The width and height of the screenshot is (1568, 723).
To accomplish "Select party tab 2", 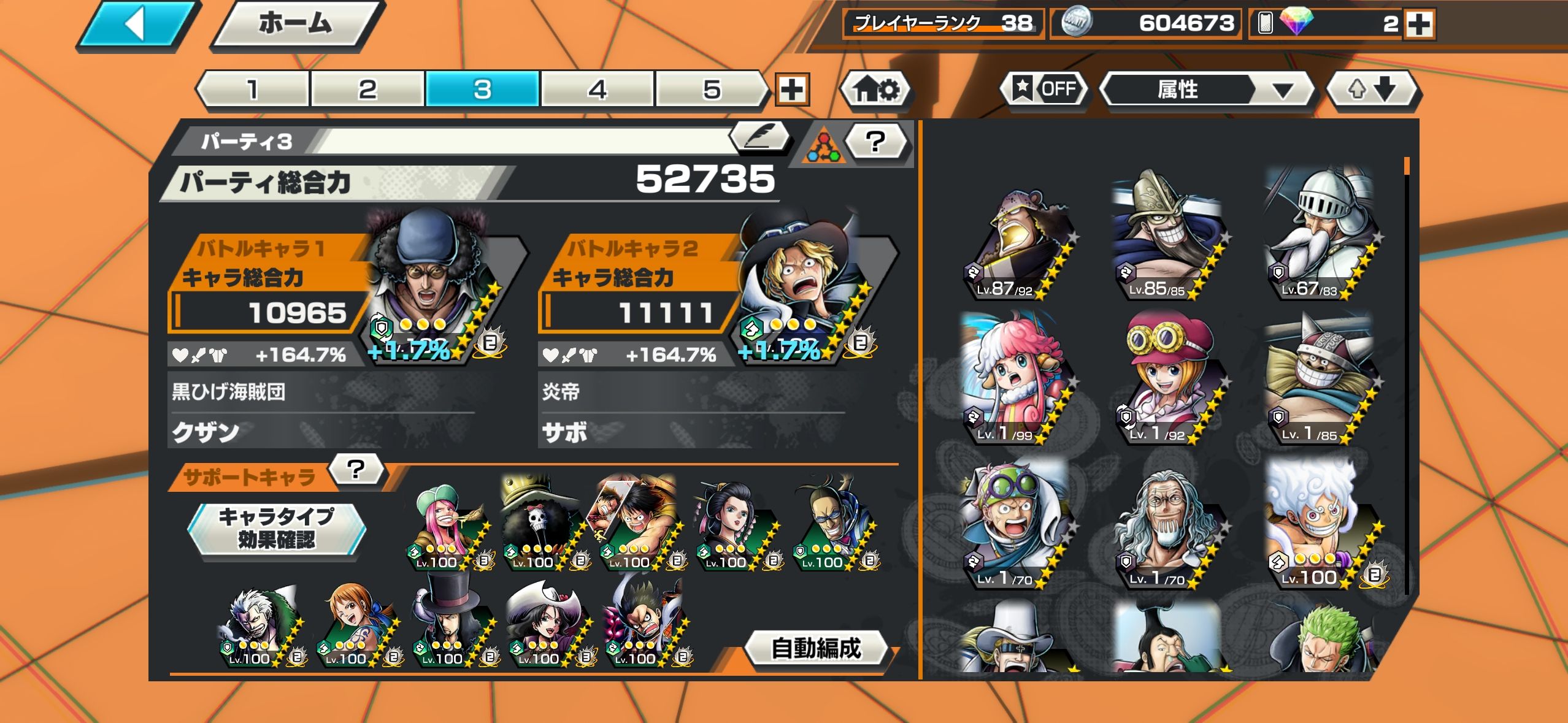I will click(367, 90).
